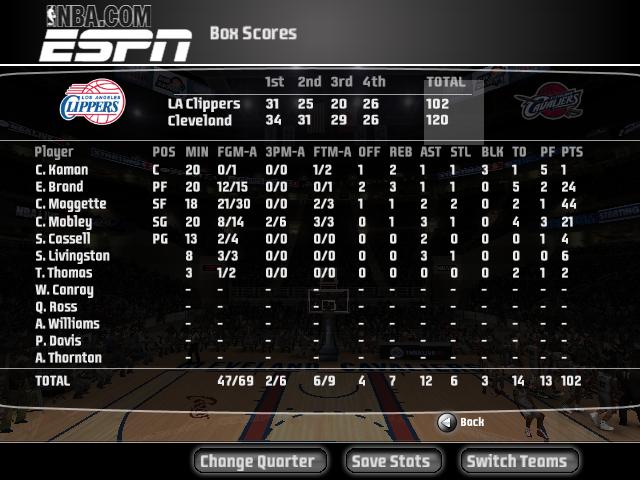640x480 pixels.
Task: Switch Teams to view Cleveland's box score
Action: [x=517, y=461]
